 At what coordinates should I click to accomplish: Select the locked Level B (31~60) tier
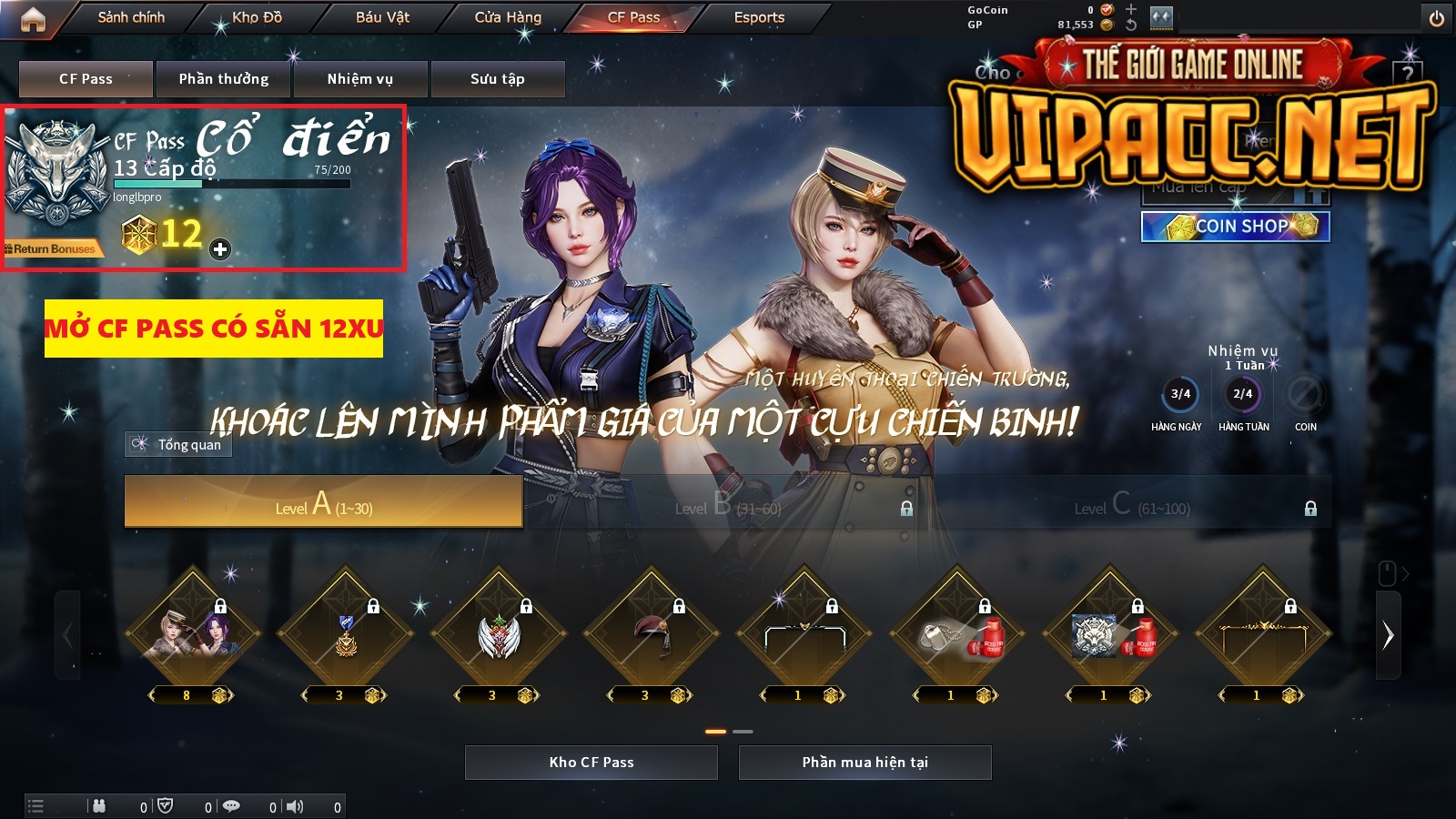(x=728, y=503)
